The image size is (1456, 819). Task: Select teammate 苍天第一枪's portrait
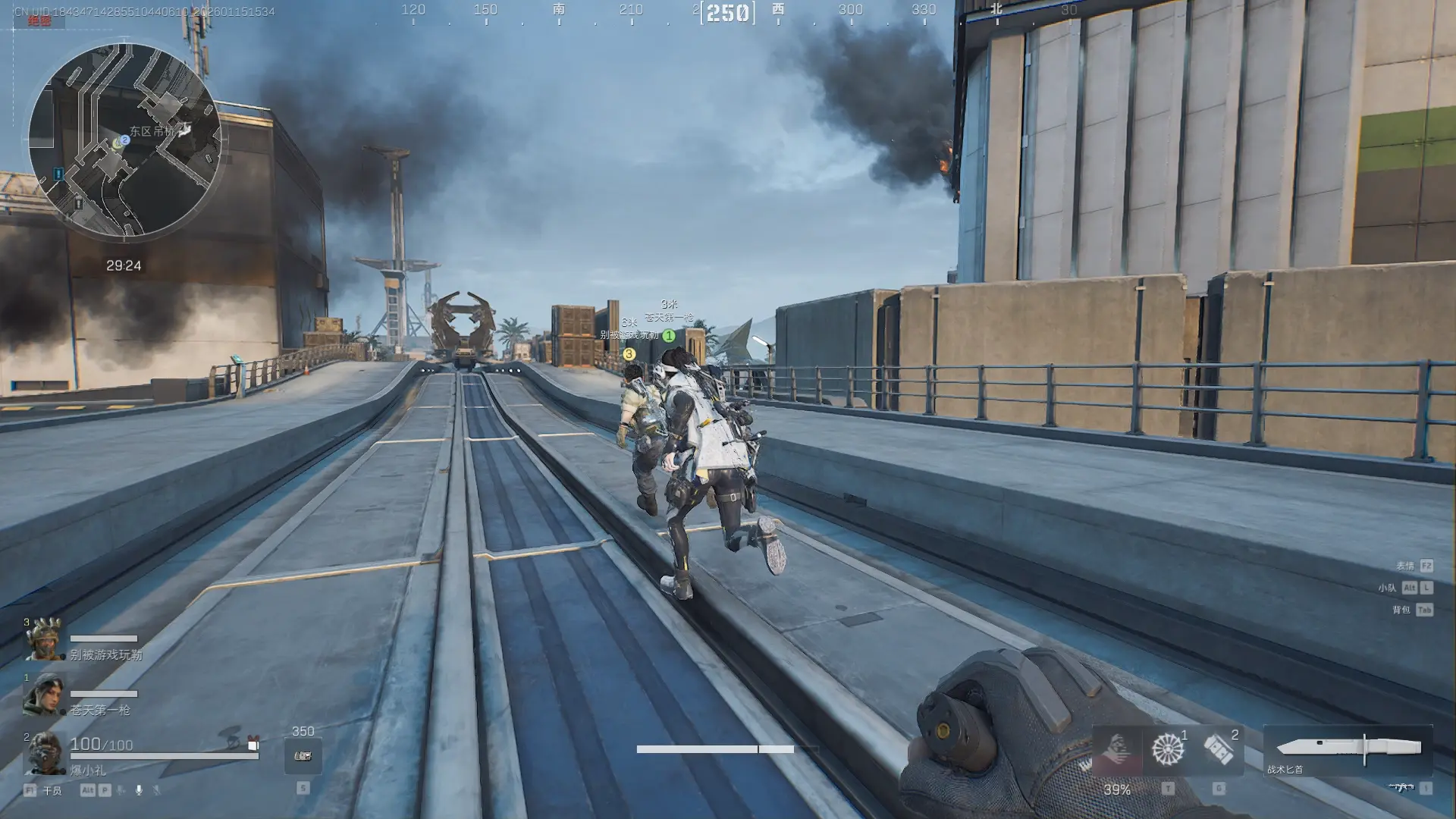45,695
